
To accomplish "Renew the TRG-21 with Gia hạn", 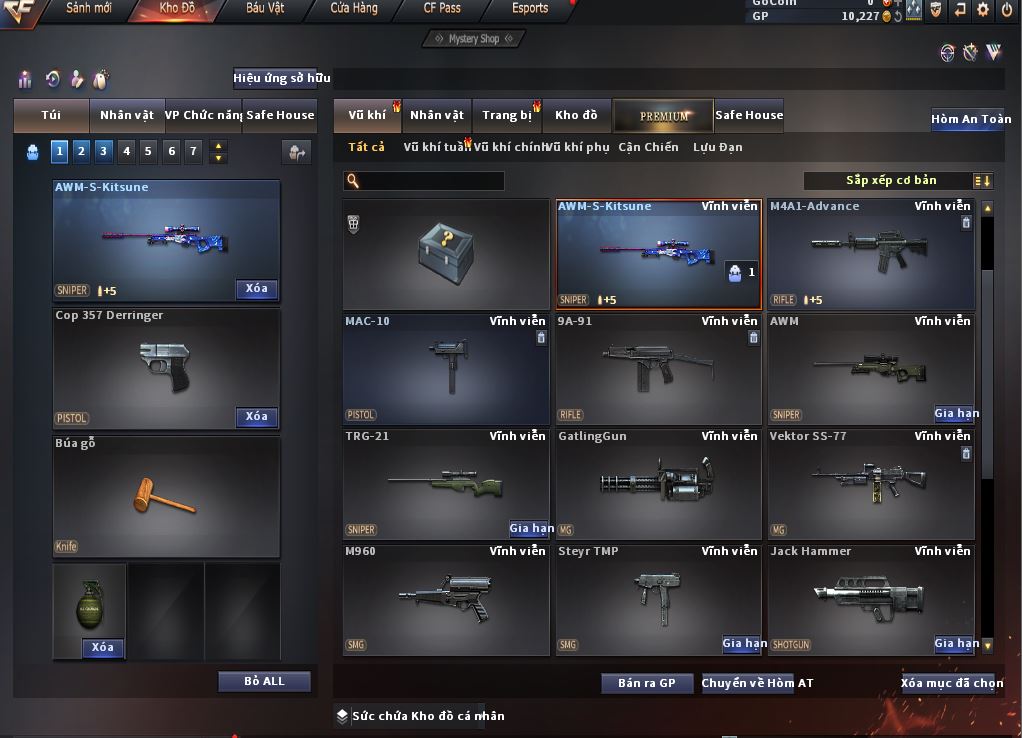I will click(x=531, y=529).
